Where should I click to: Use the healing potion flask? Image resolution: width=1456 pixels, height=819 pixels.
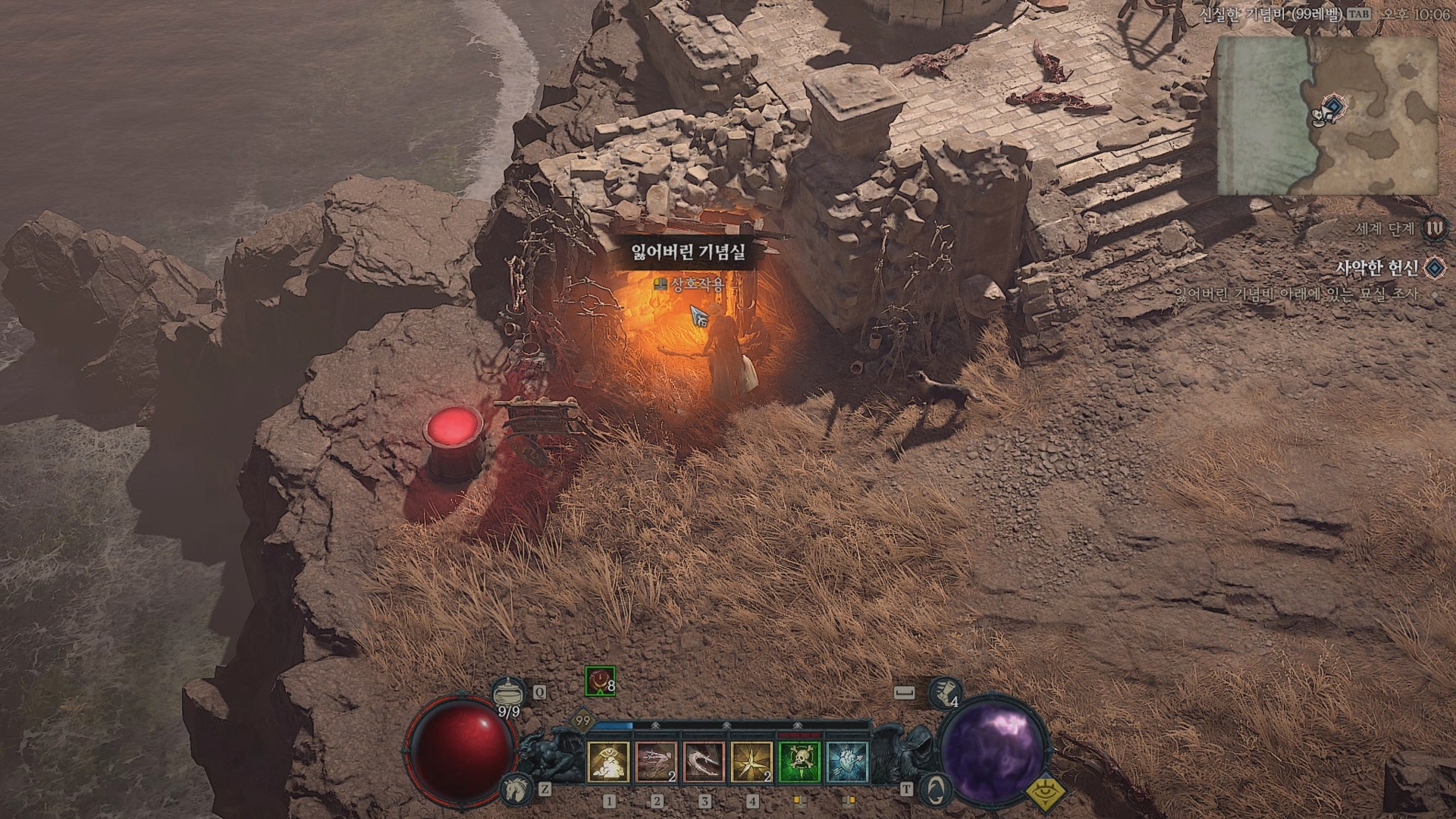pyautogui.click(x=508, y=692)
